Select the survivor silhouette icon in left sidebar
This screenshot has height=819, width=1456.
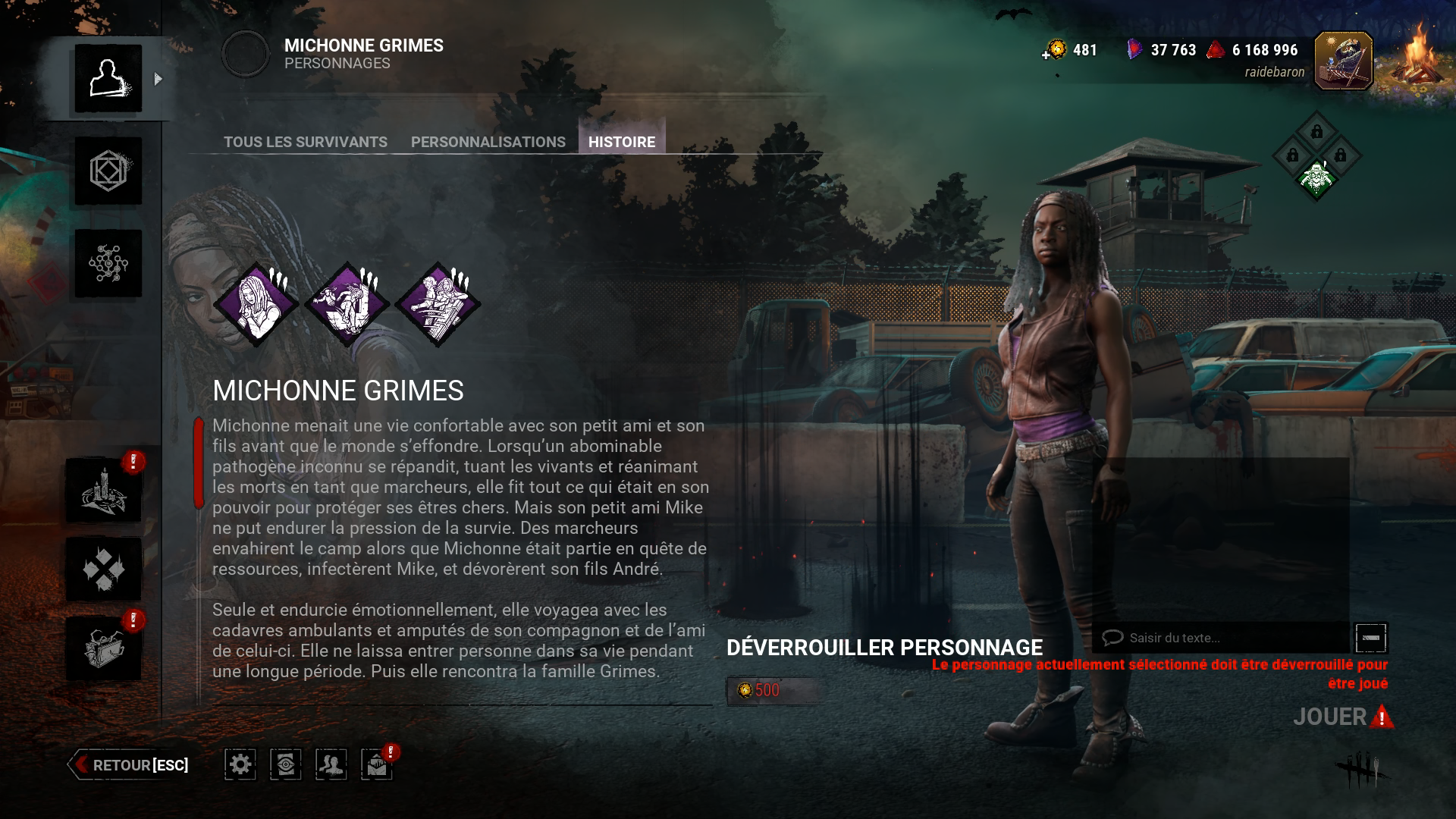tap(106, 78)
